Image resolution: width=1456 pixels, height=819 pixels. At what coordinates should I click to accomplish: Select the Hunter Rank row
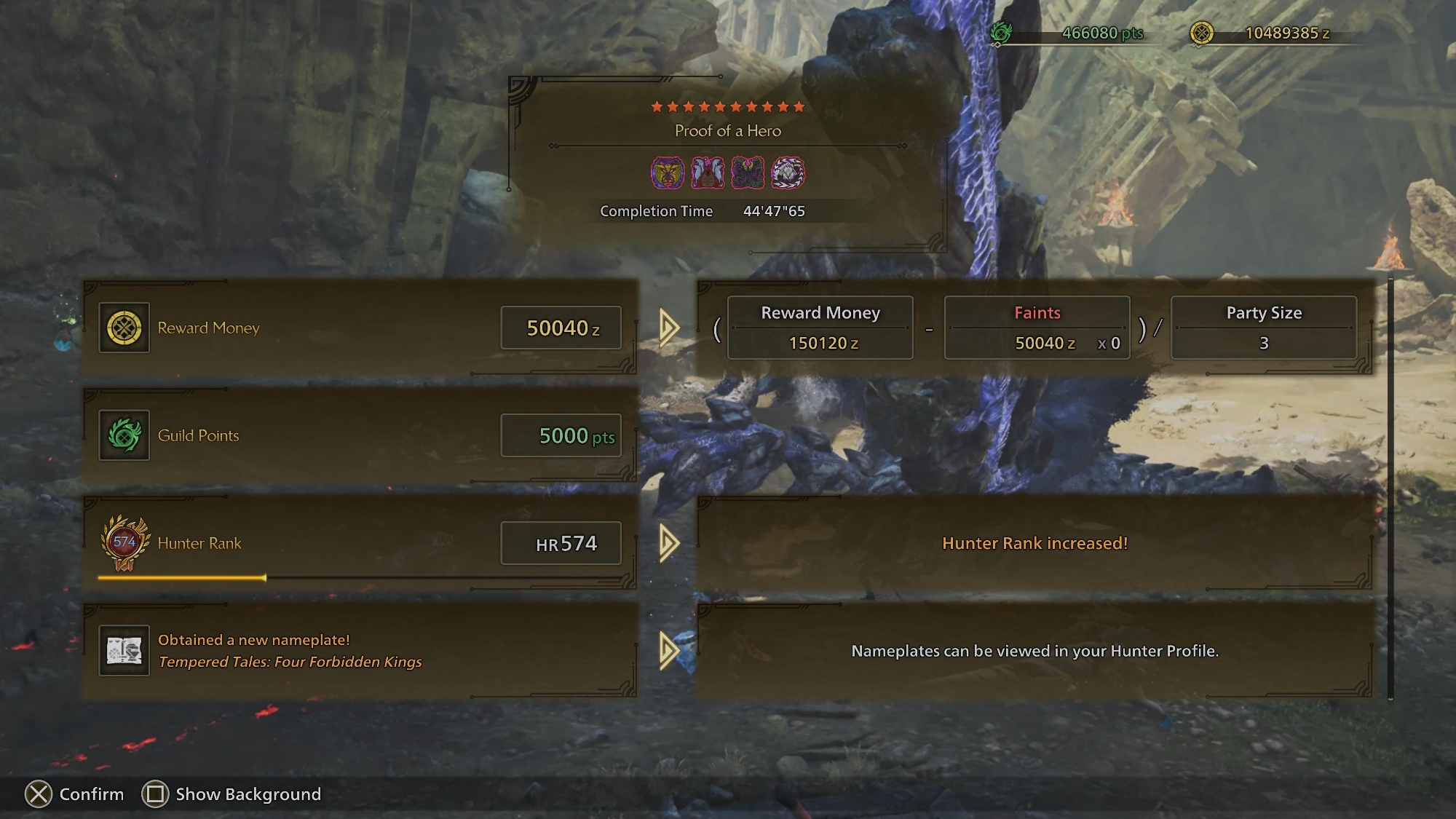click(360, 543)
